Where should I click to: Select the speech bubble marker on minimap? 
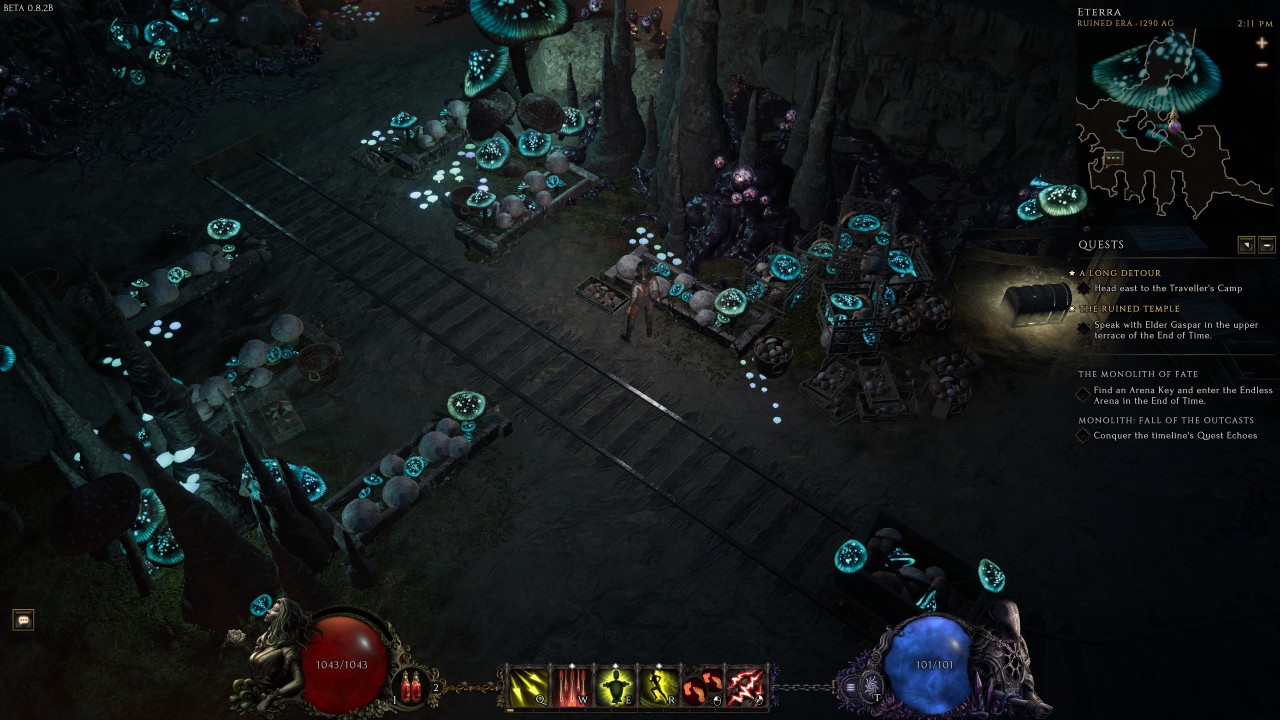(1113, 158)
